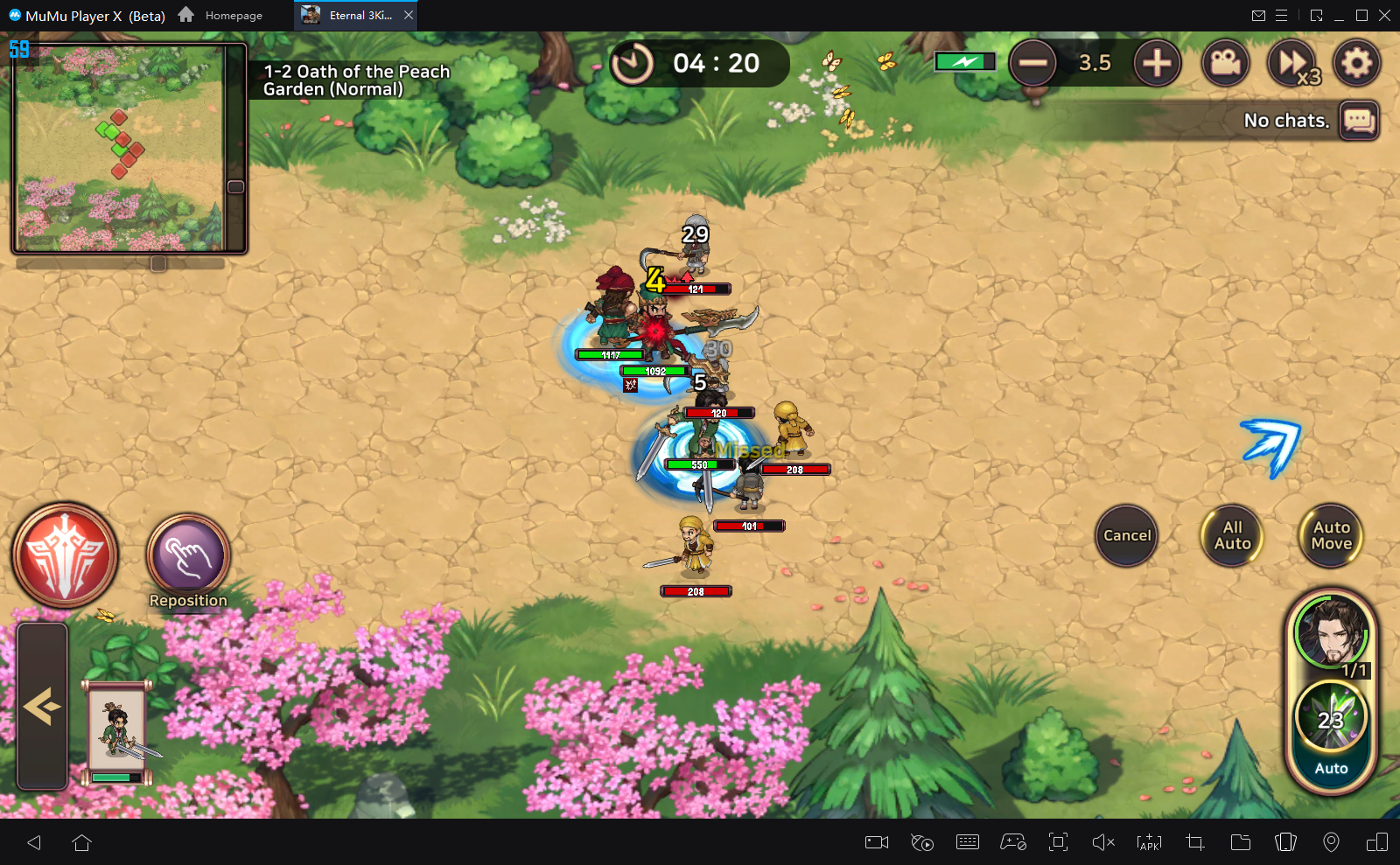The width and height of the screenshot is (1400, 865).
Task: Decrease zoom with the minus button
Action: click(1032, 63)
